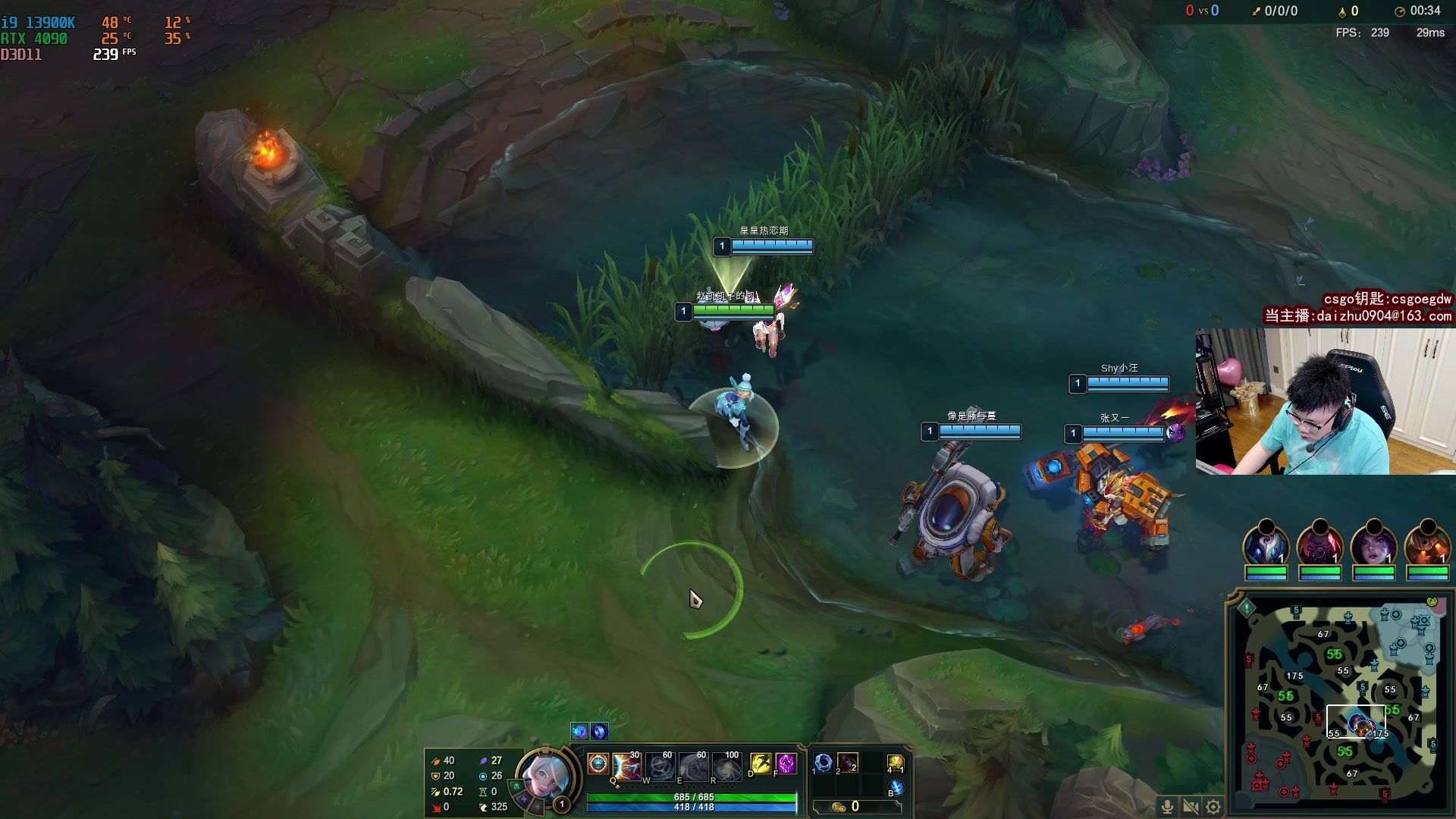Choose the R ultimate ability icon
Image resolution: width=1456 pixels, height=819 pixels.
(726, 767)
